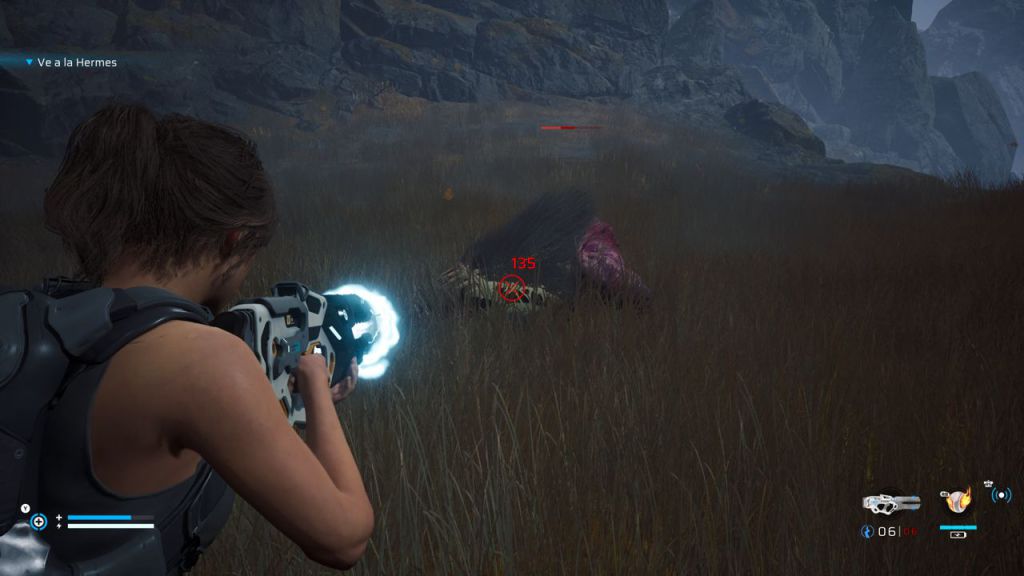This screenshot has height=576, width=1024.
Task: Select the equipped plasma rifle weapon icon
Action: point(891,502)
